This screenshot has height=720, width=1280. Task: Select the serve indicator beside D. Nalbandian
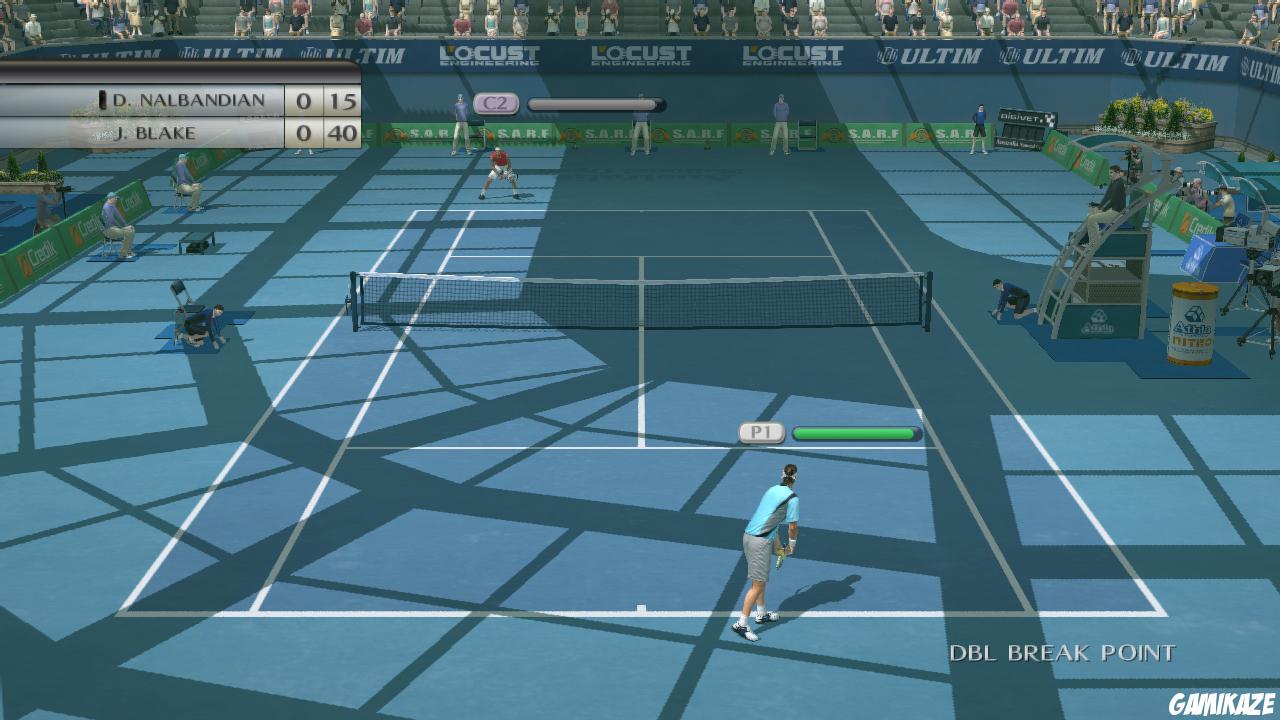101,100
